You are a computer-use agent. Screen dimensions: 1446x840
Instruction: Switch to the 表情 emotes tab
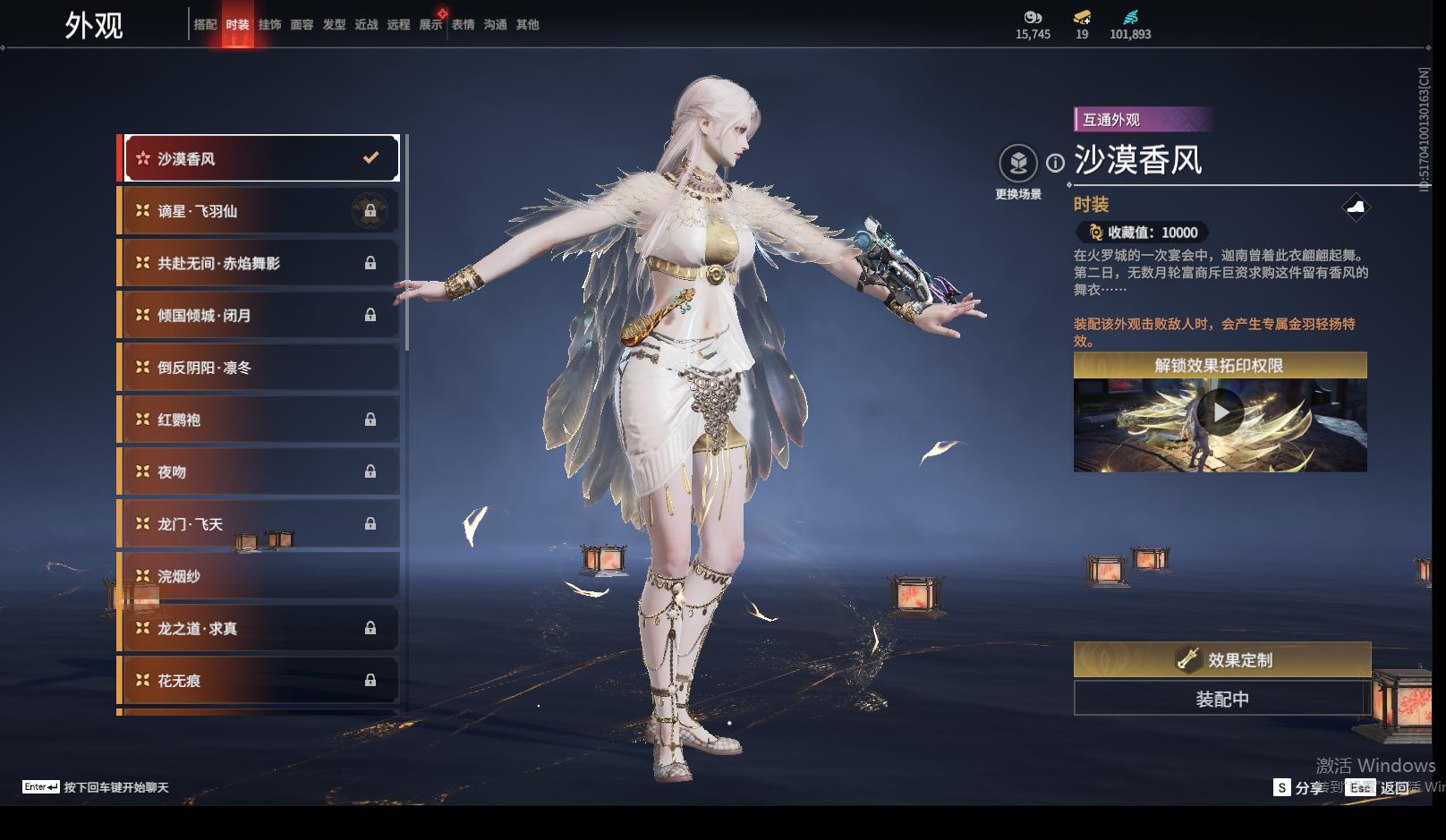(x=463, y=25)
